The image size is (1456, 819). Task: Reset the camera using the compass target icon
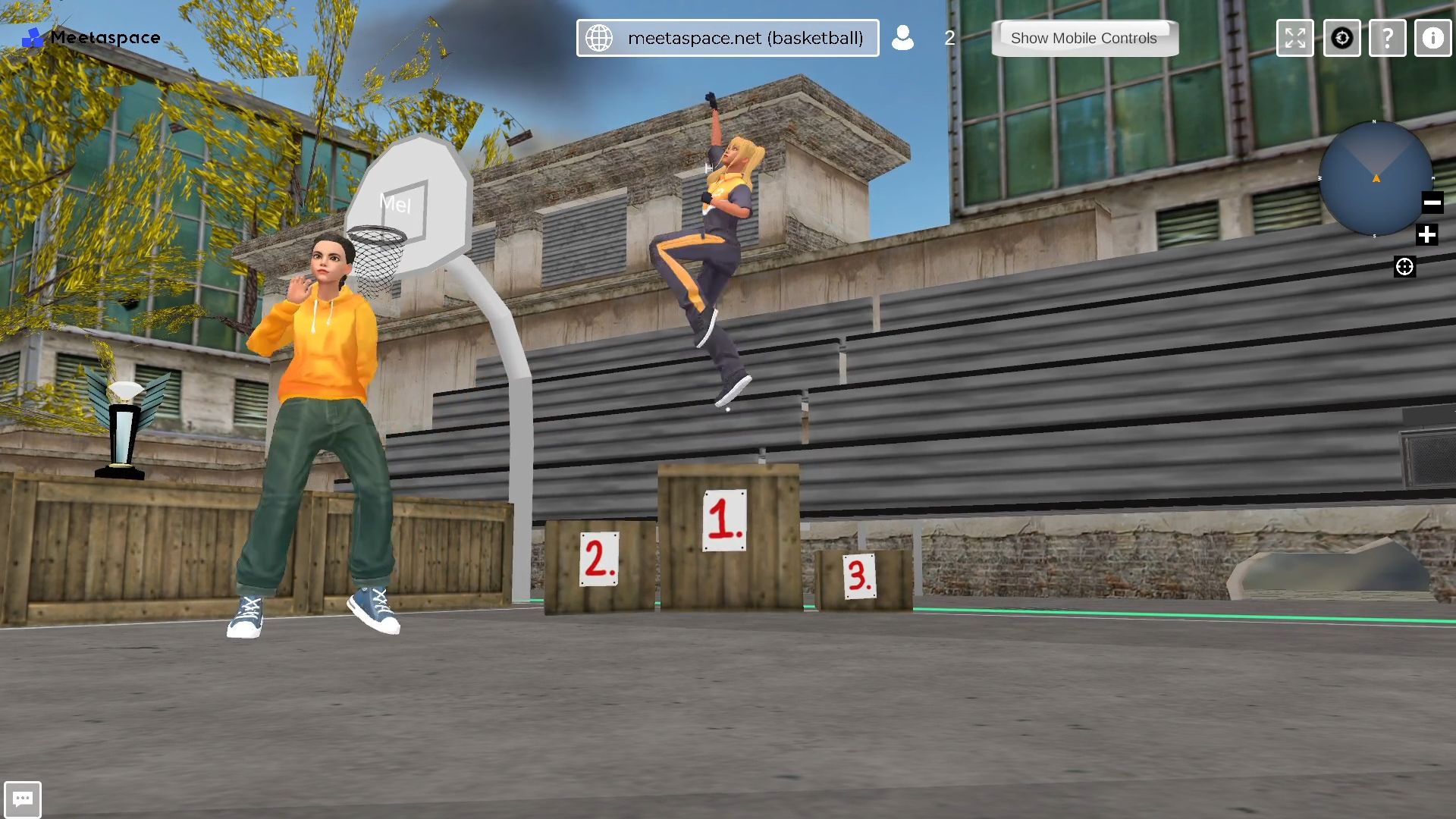pyautogui.click(x=1341, y=38)
